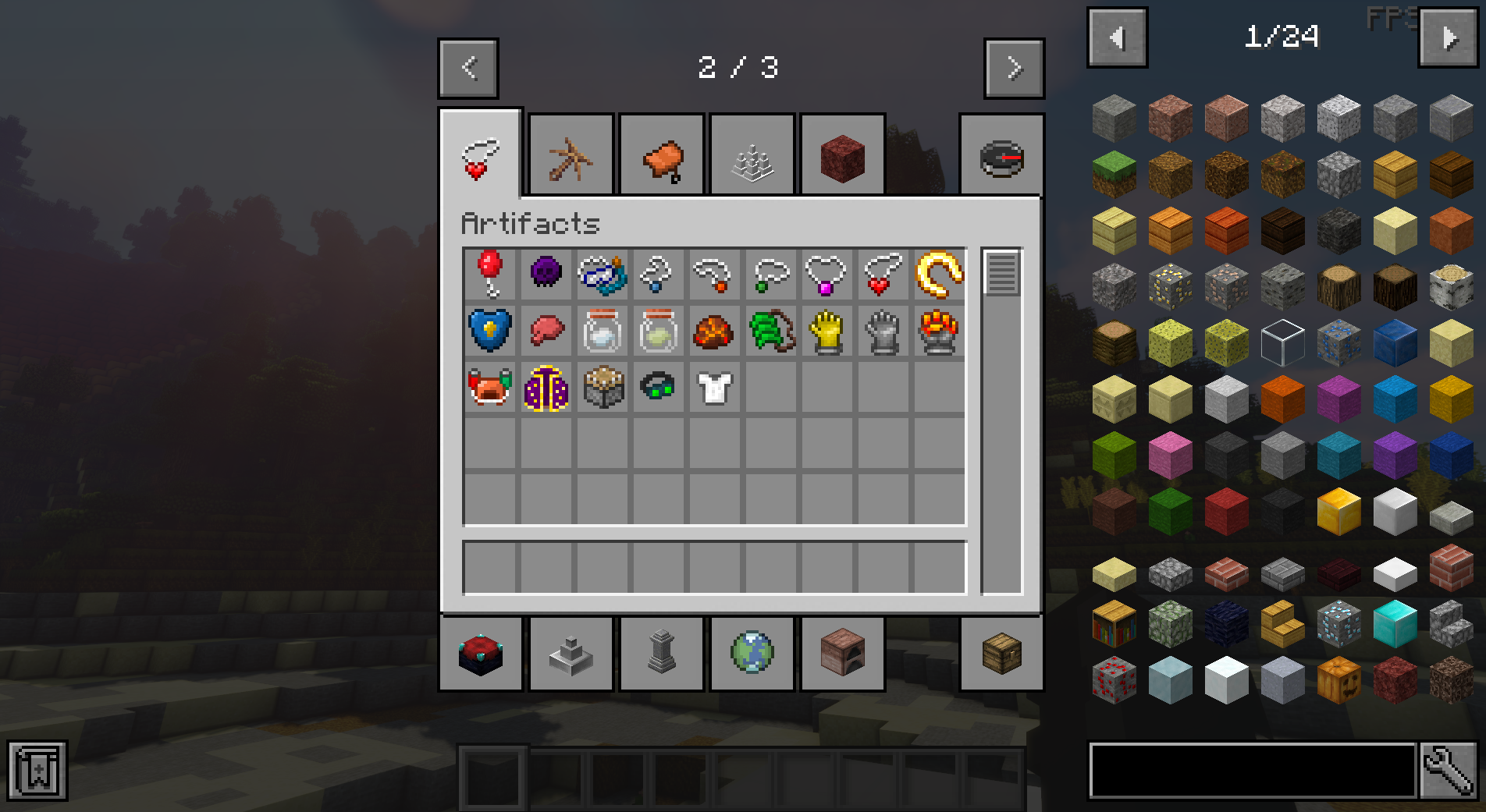Image resolution: width=1486 pixels, height=812 pixels.
Task: Select the crab claw hat artifact
Action: pos(490,388)
